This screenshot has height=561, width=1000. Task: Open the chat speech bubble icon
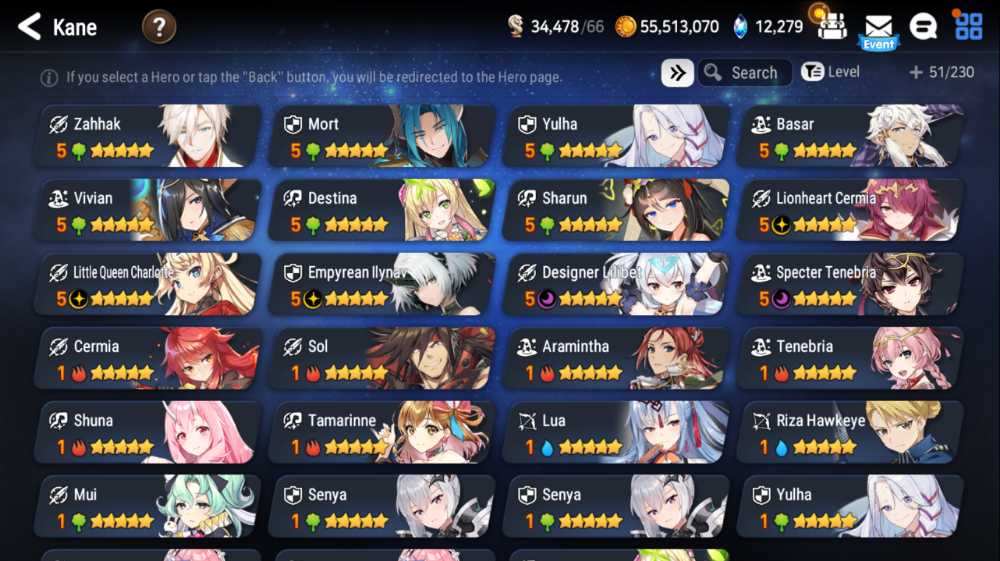coord(923,27)
